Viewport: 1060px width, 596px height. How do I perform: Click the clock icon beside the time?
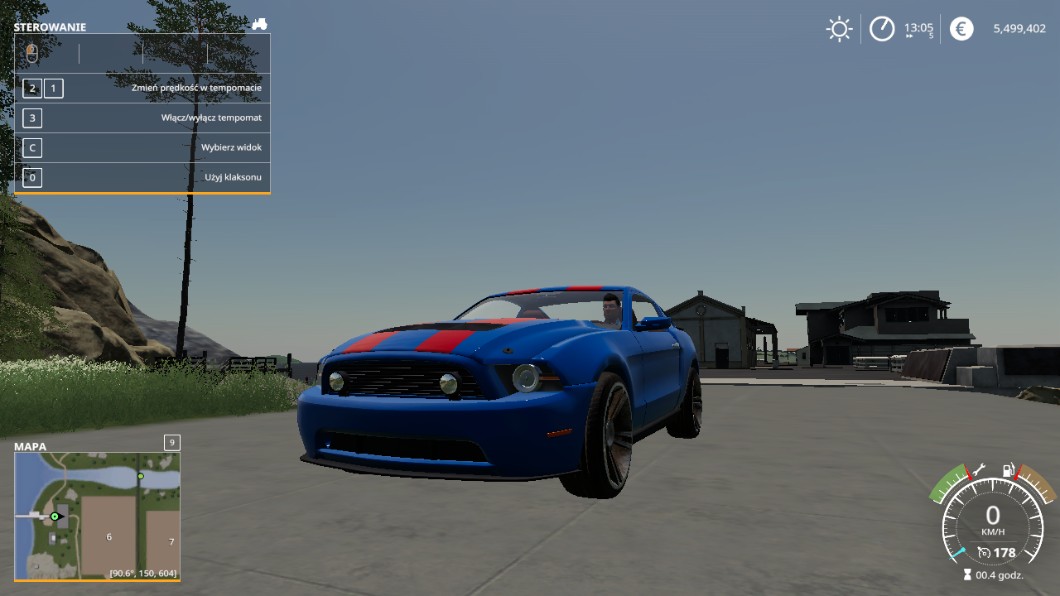[881, 29]
